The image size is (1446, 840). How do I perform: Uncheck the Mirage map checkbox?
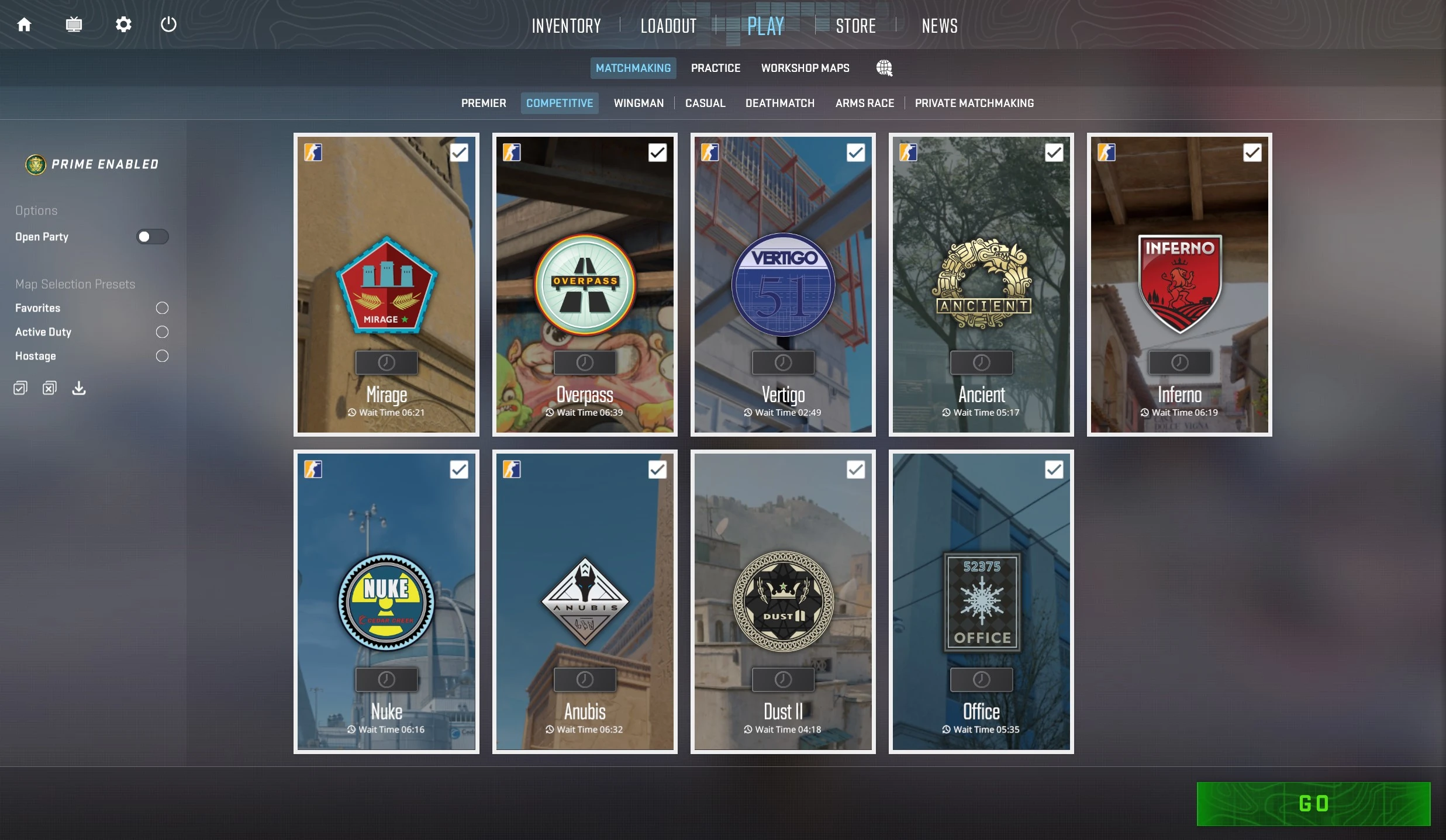click(459, 153)
